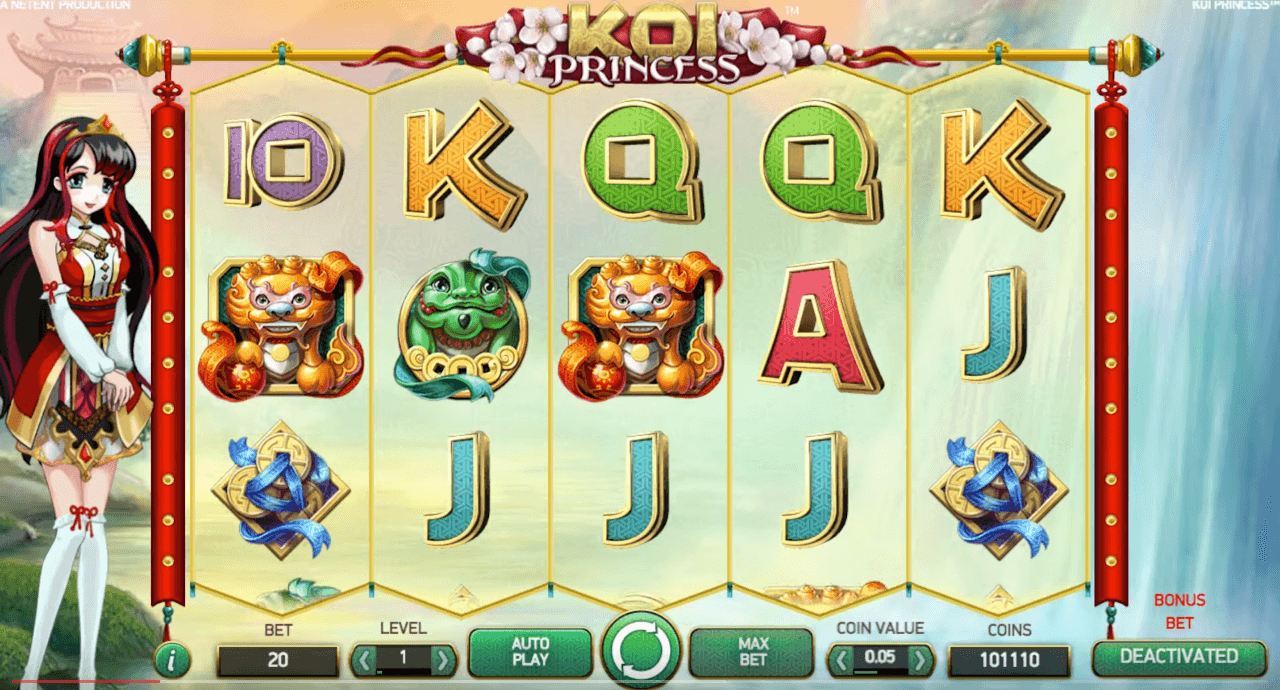Decrease the bet level
The height and width of the screenshot is (690, 1280).
coord(365,660)
